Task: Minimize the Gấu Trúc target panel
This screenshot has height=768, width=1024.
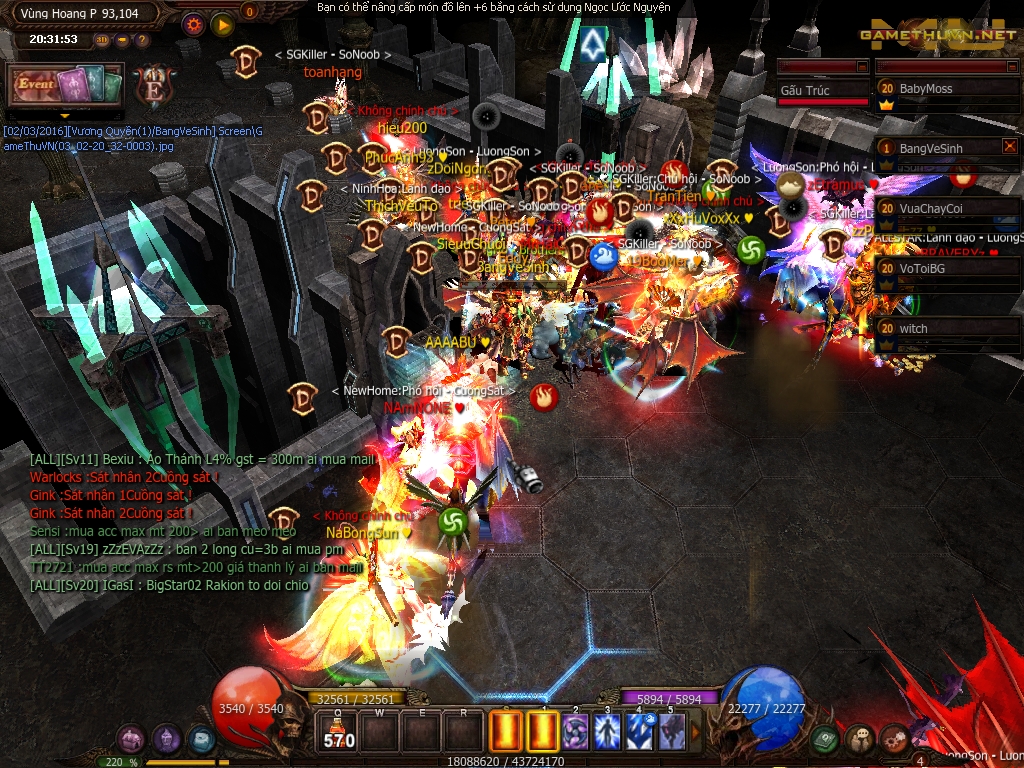Action: point(862,67)
